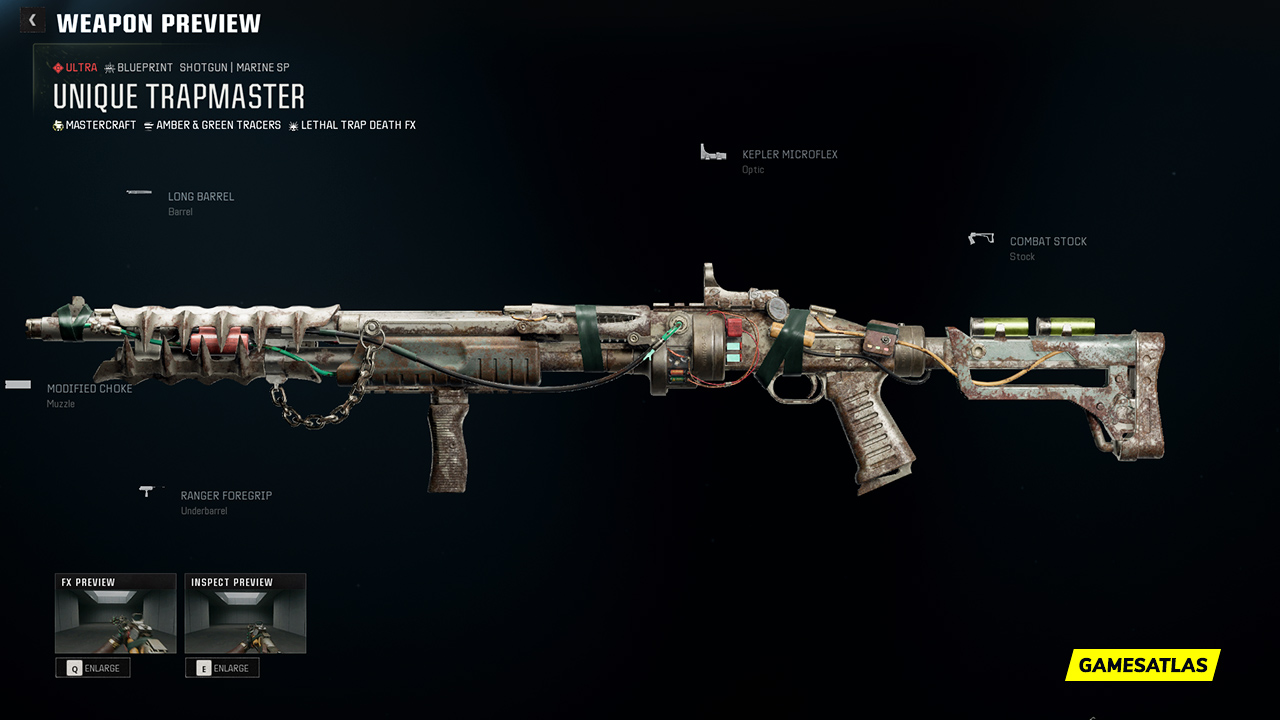1280x720 pixels.
Task: Choose the Kepler Microflex optic
Action: pyautogui.click(x=789, y=155)
